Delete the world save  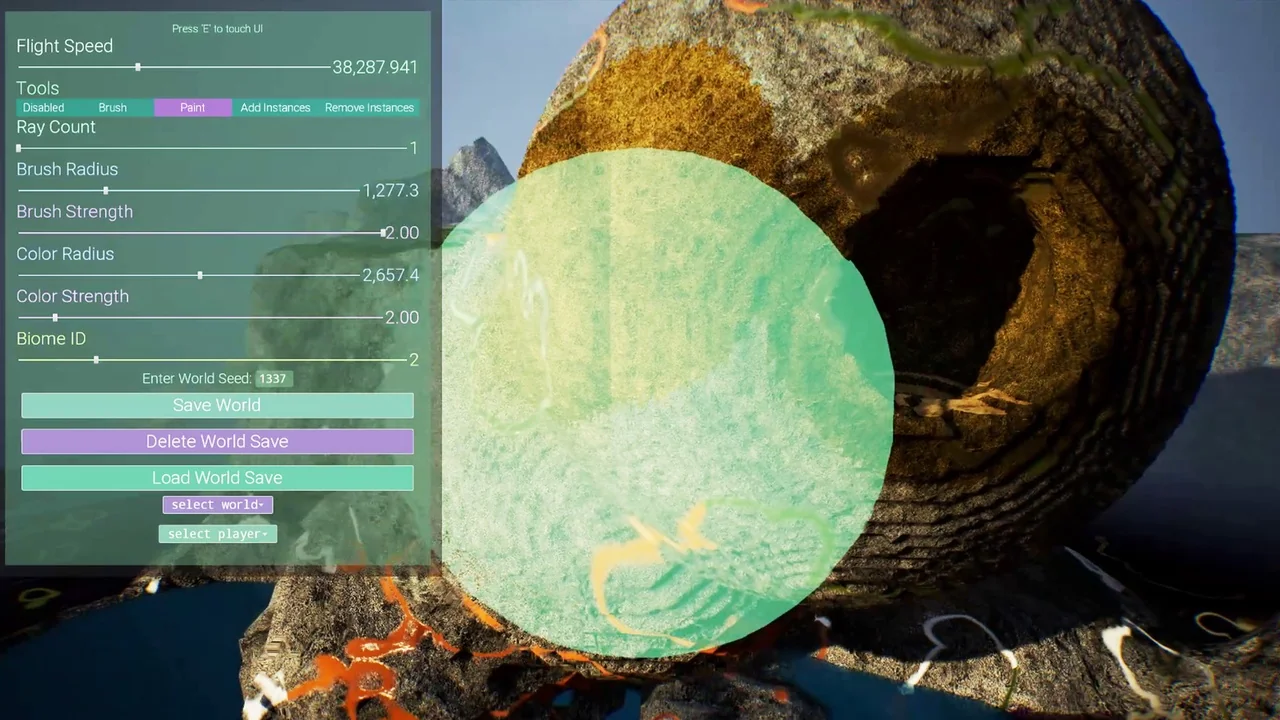[217, 441]
